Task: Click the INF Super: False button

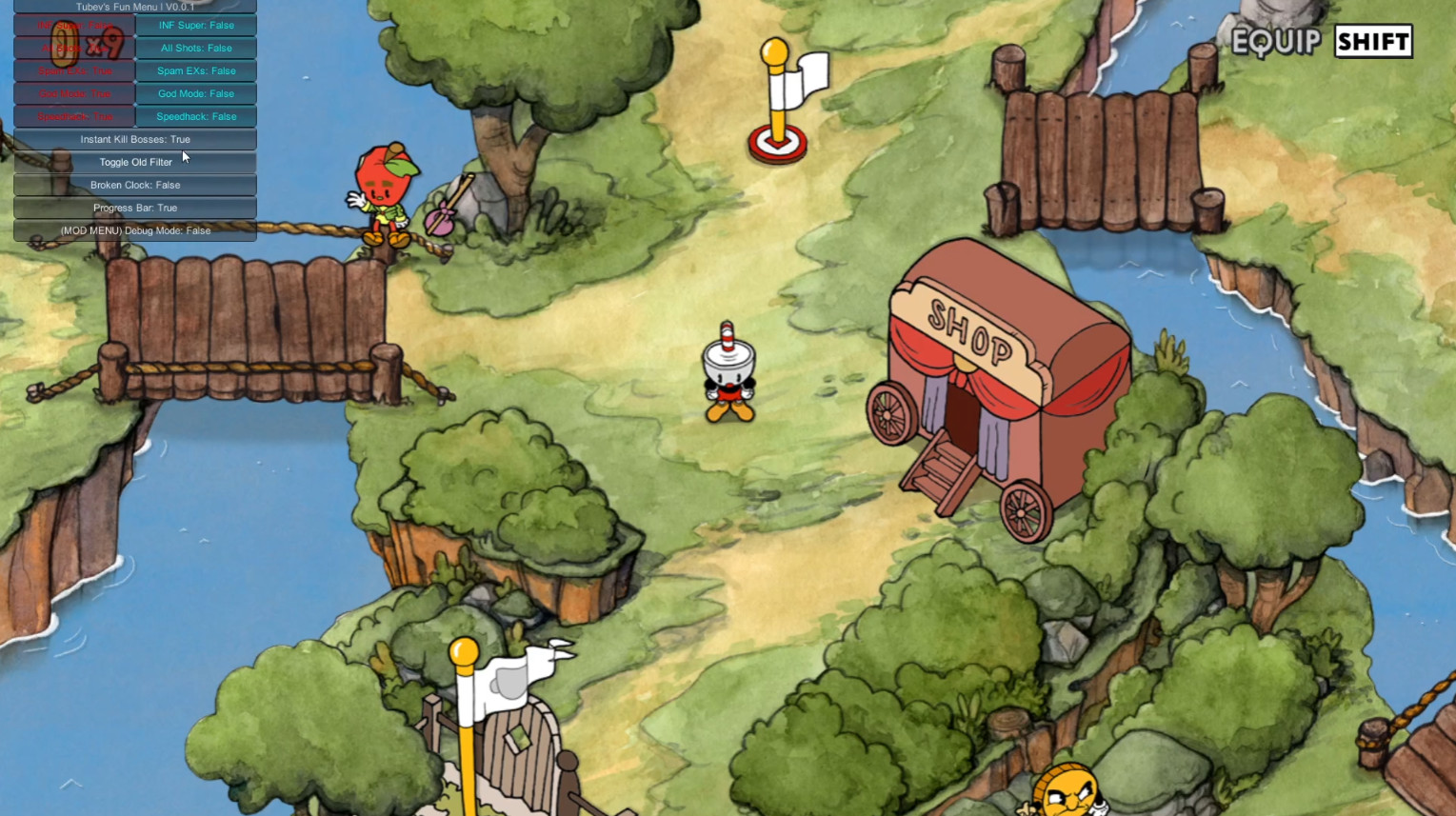Action: 196,25
